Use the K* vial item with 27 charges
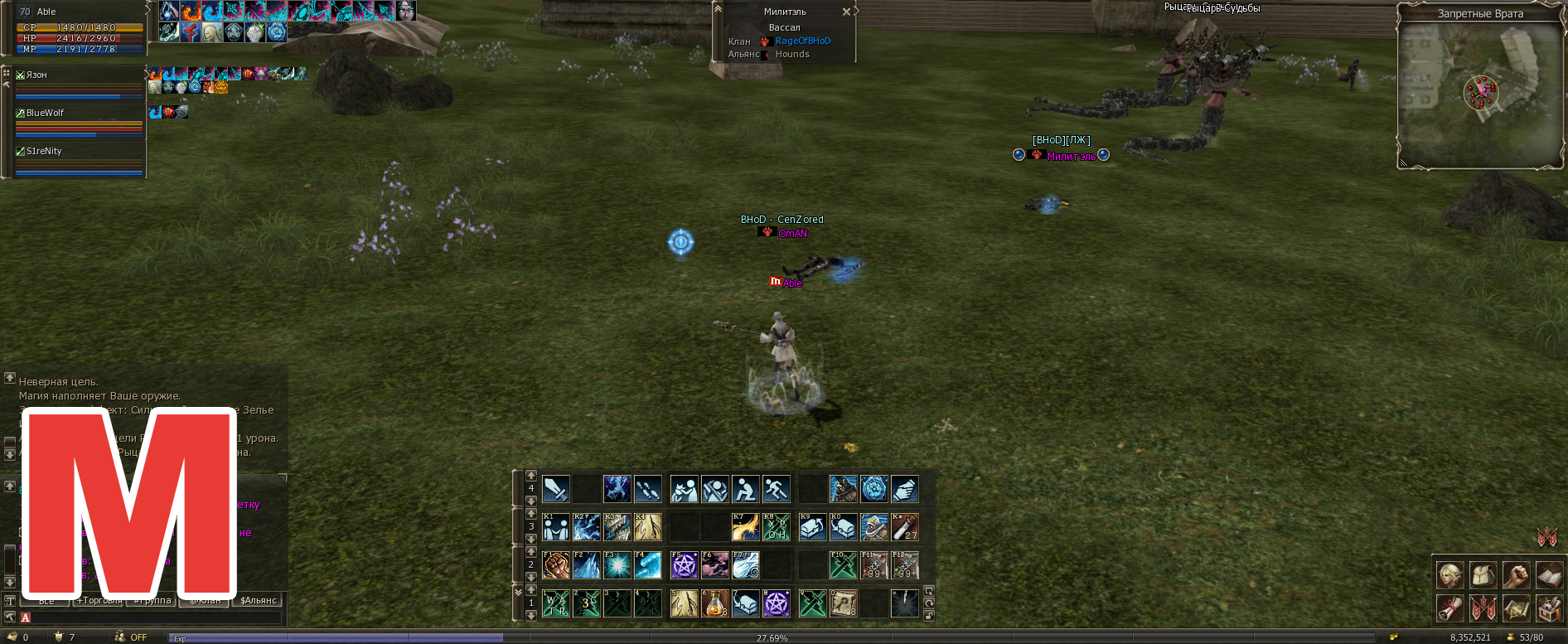The height and width of the screenshot is (644, 1568). click(904, 527)
